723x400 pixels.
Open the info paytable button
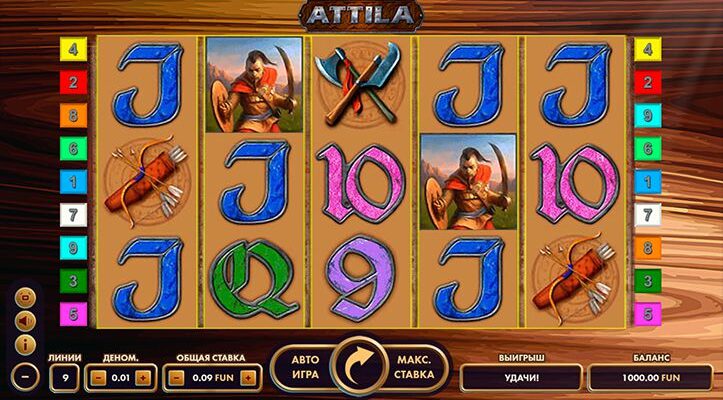click(27, 345)
